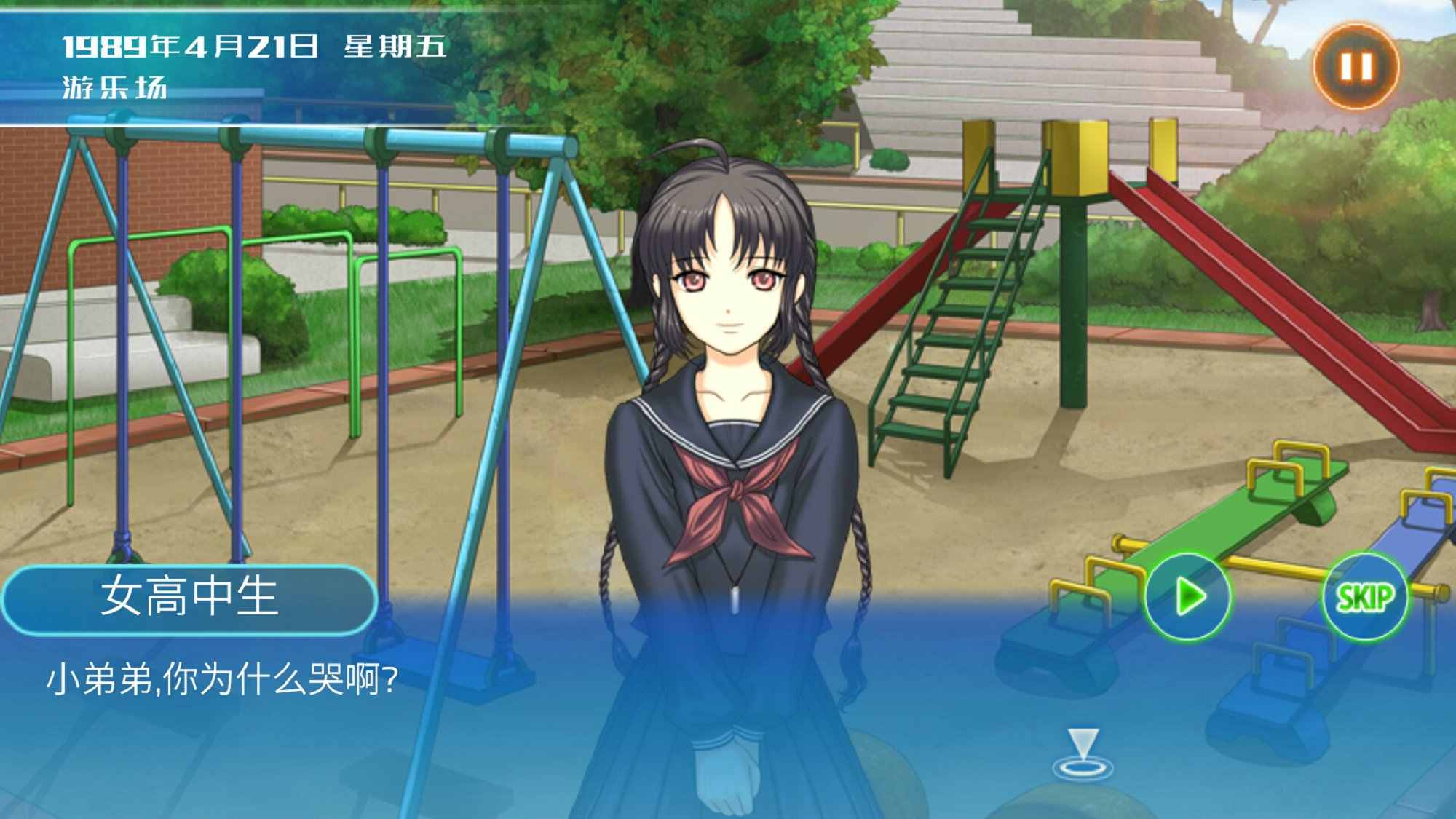Tap the SKIP icon to fast-forward dialogue
The width and height of the screenshot is (1456, 819).
(1367, 598)
